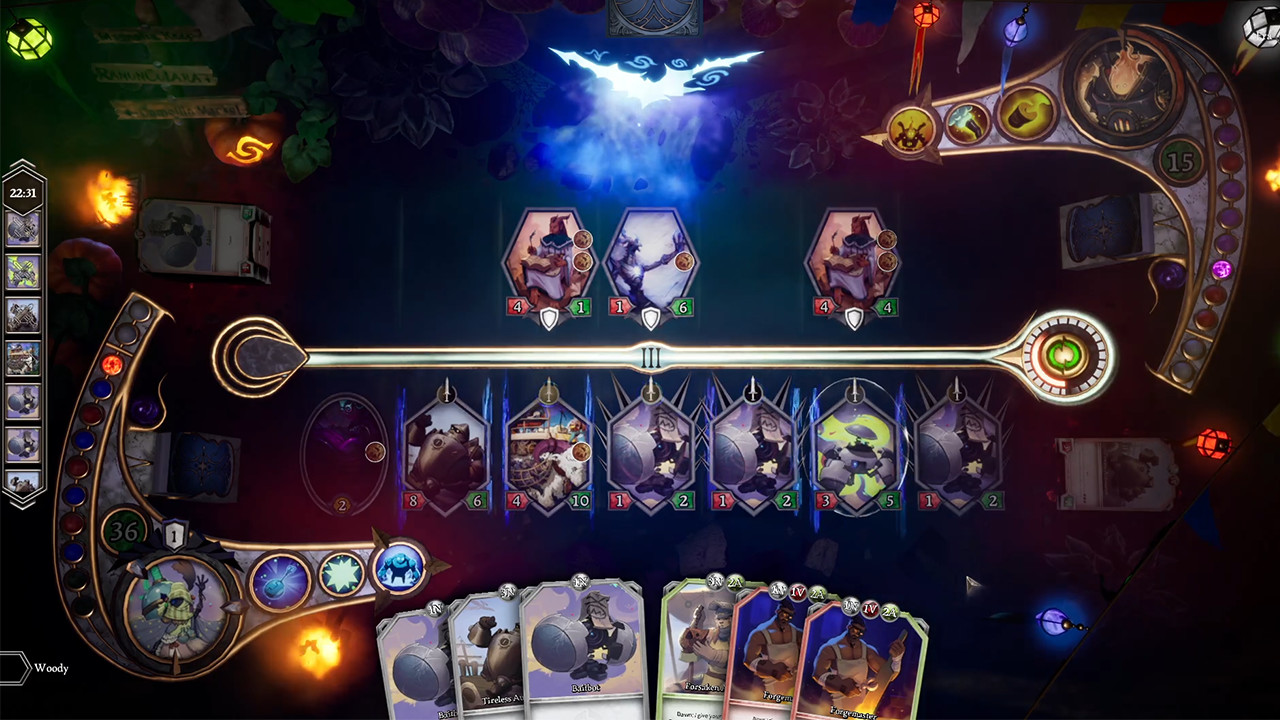Click the III marker on the center turn bar
The width and height of the screenshot is (1280, 720).
click(650, 356)
